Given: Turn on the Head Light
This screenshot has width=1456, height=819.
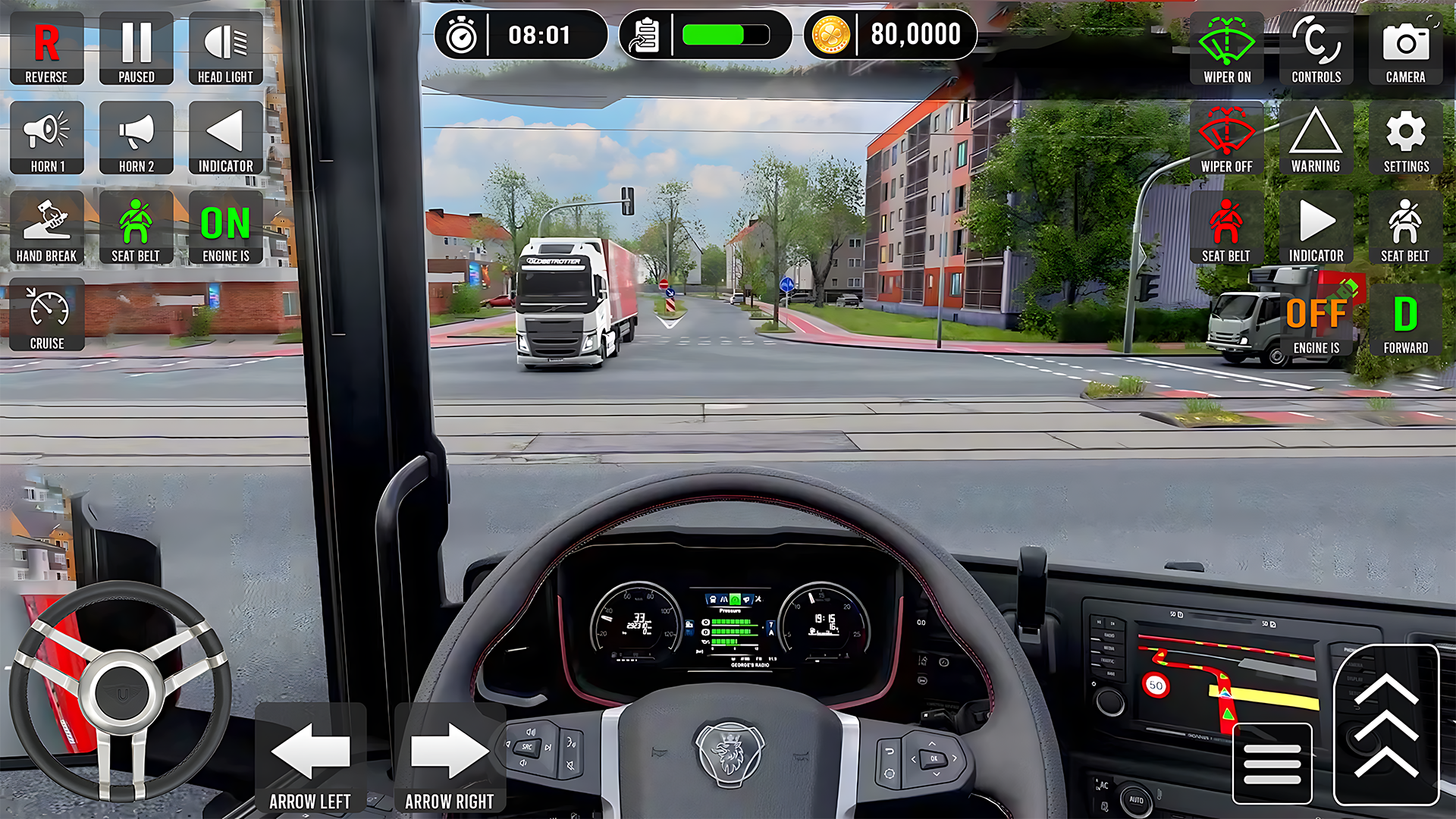Looking at the screenshot, I should coord(225,49).
